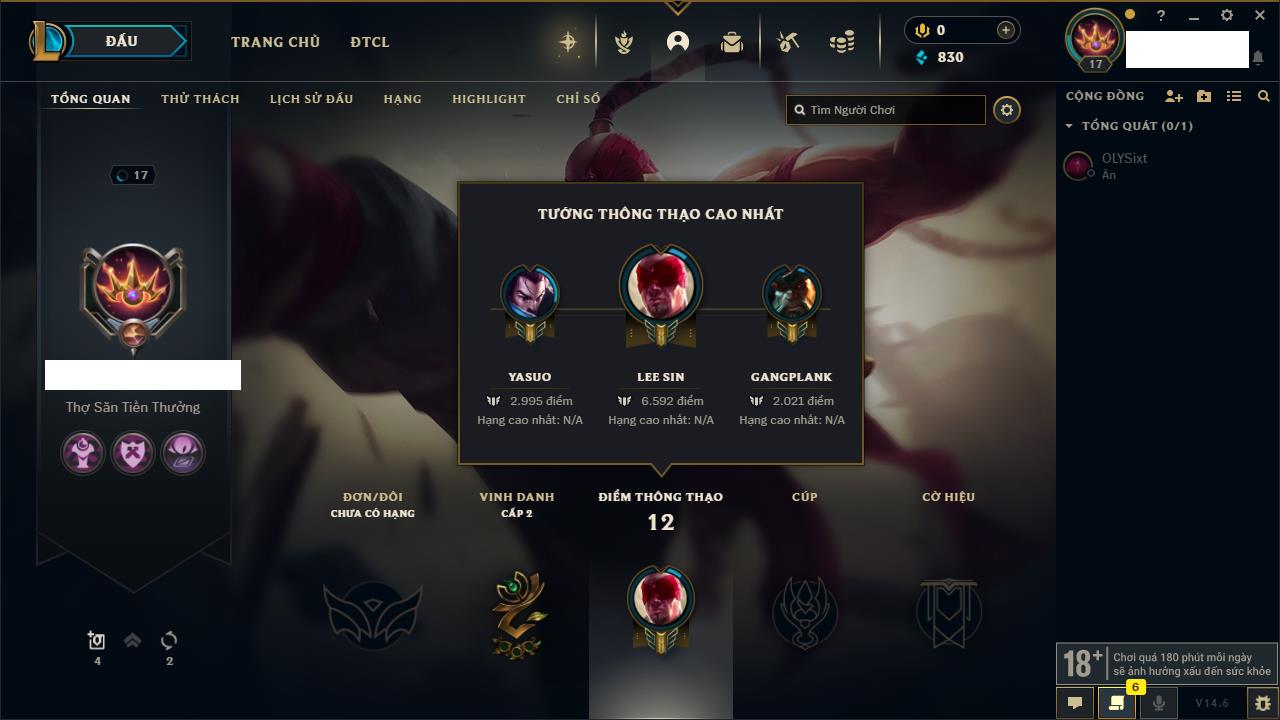
Task: Open the LỊCH SỬ ĐẤU tab
Action: 311,99
